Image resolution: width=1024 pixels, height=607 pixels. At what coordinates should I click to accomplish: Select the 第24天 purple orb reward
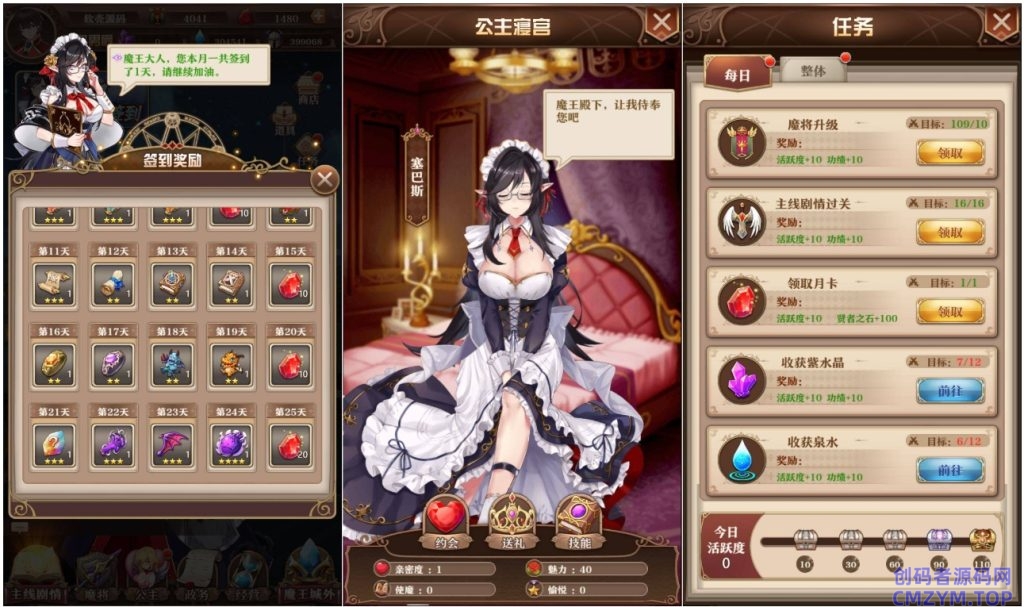pyautogui.click(x=231, y=445)
